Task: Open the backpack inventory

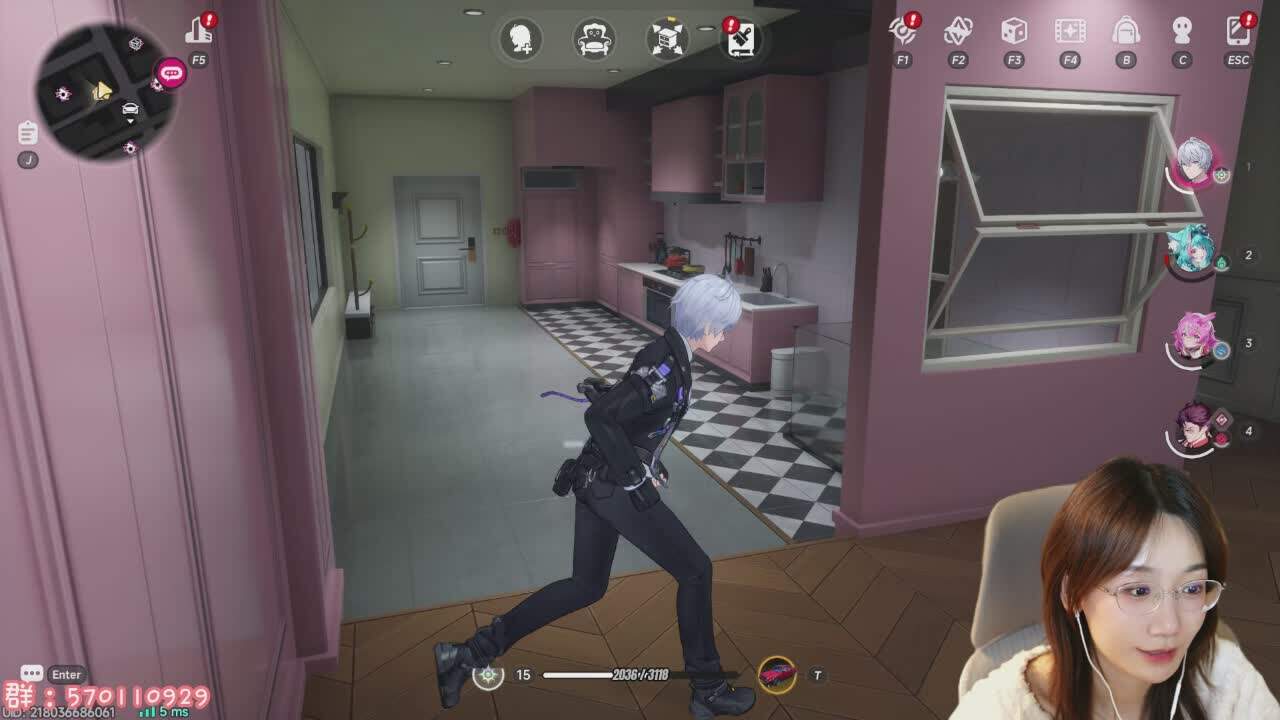Action: (1126, 31)
